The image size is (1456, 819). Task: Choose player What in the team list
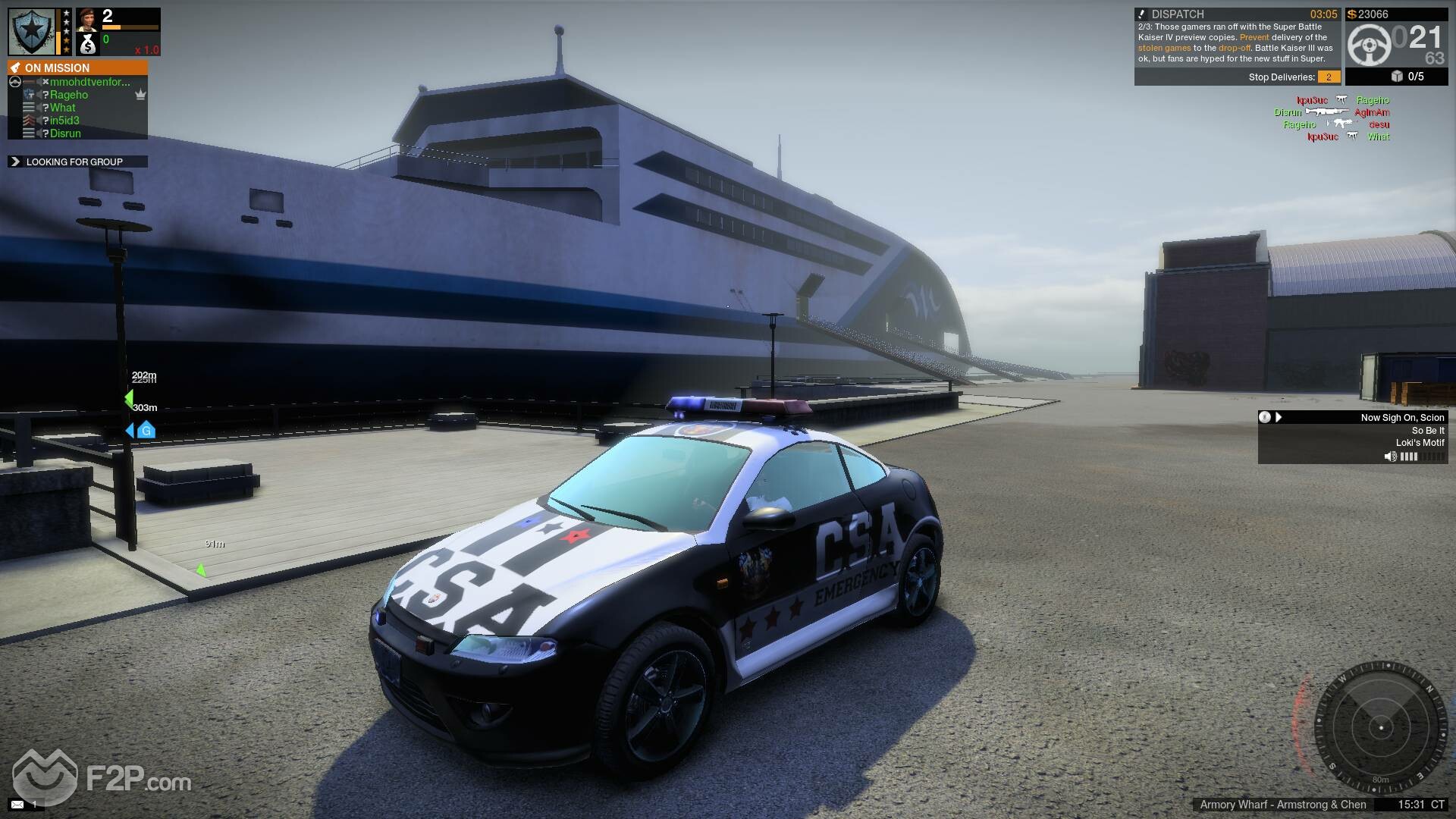coord(63,108)
